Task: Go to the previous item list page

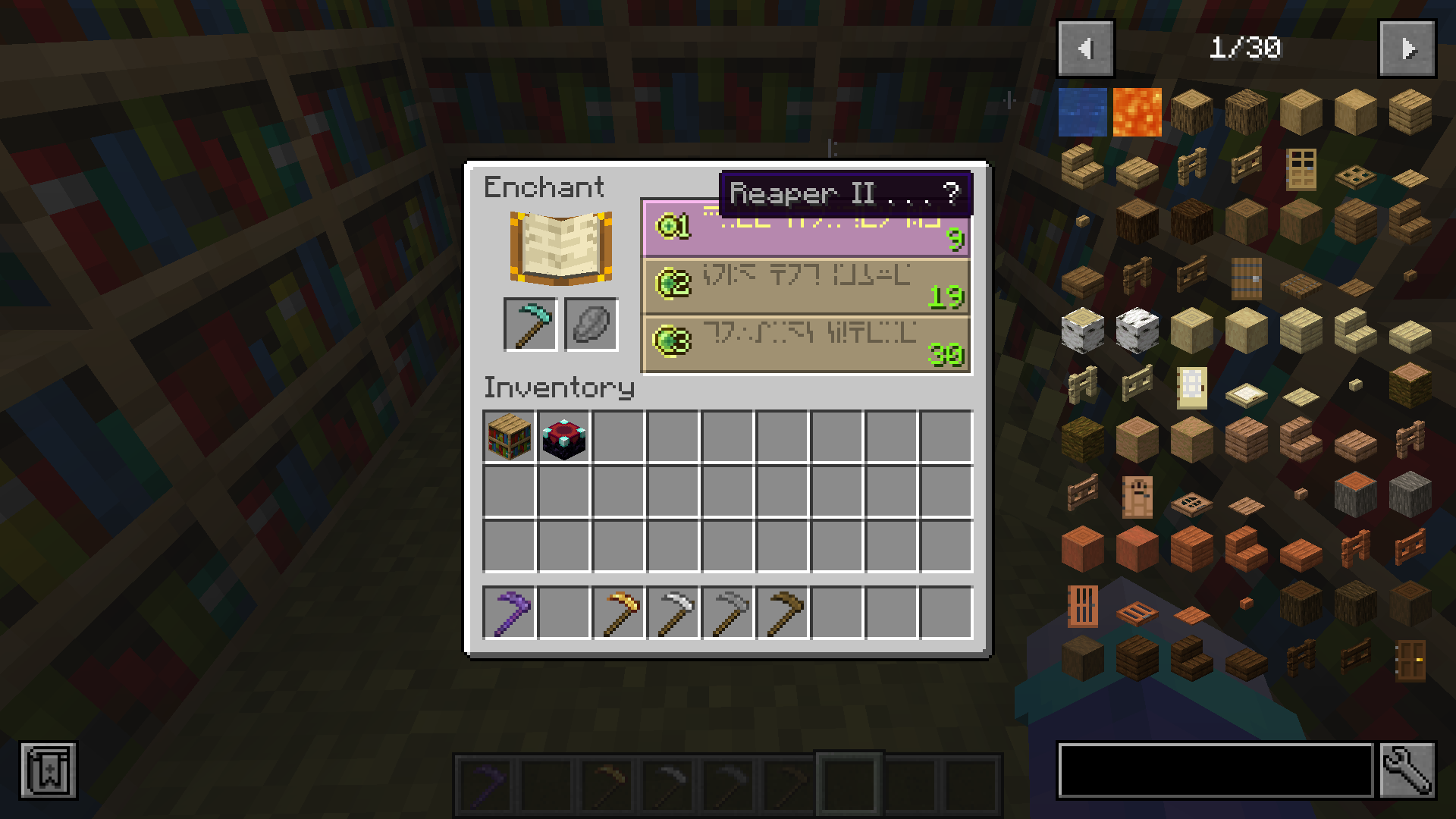Action: click(1085, 48)
